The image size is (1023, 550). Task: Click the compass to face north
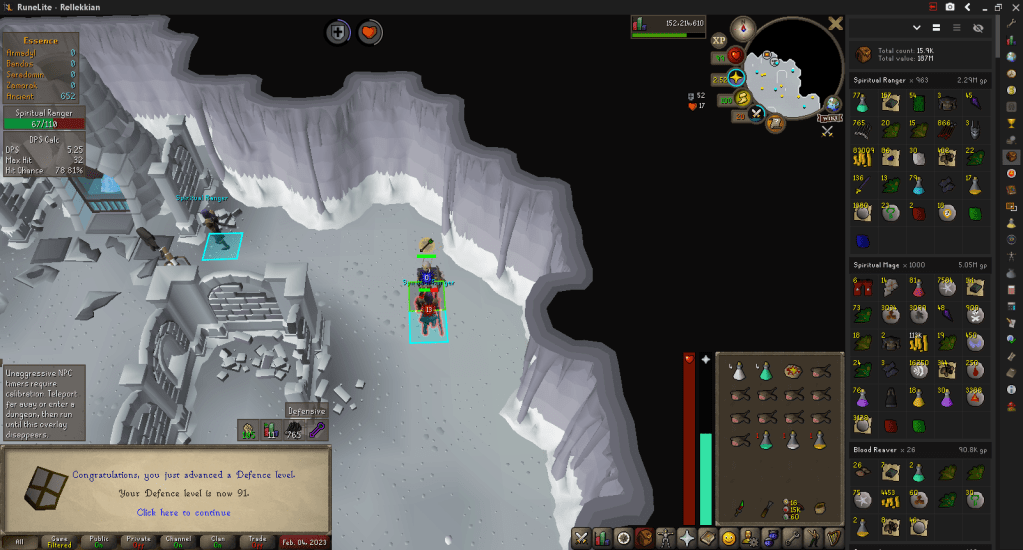[x=743, y=27]
